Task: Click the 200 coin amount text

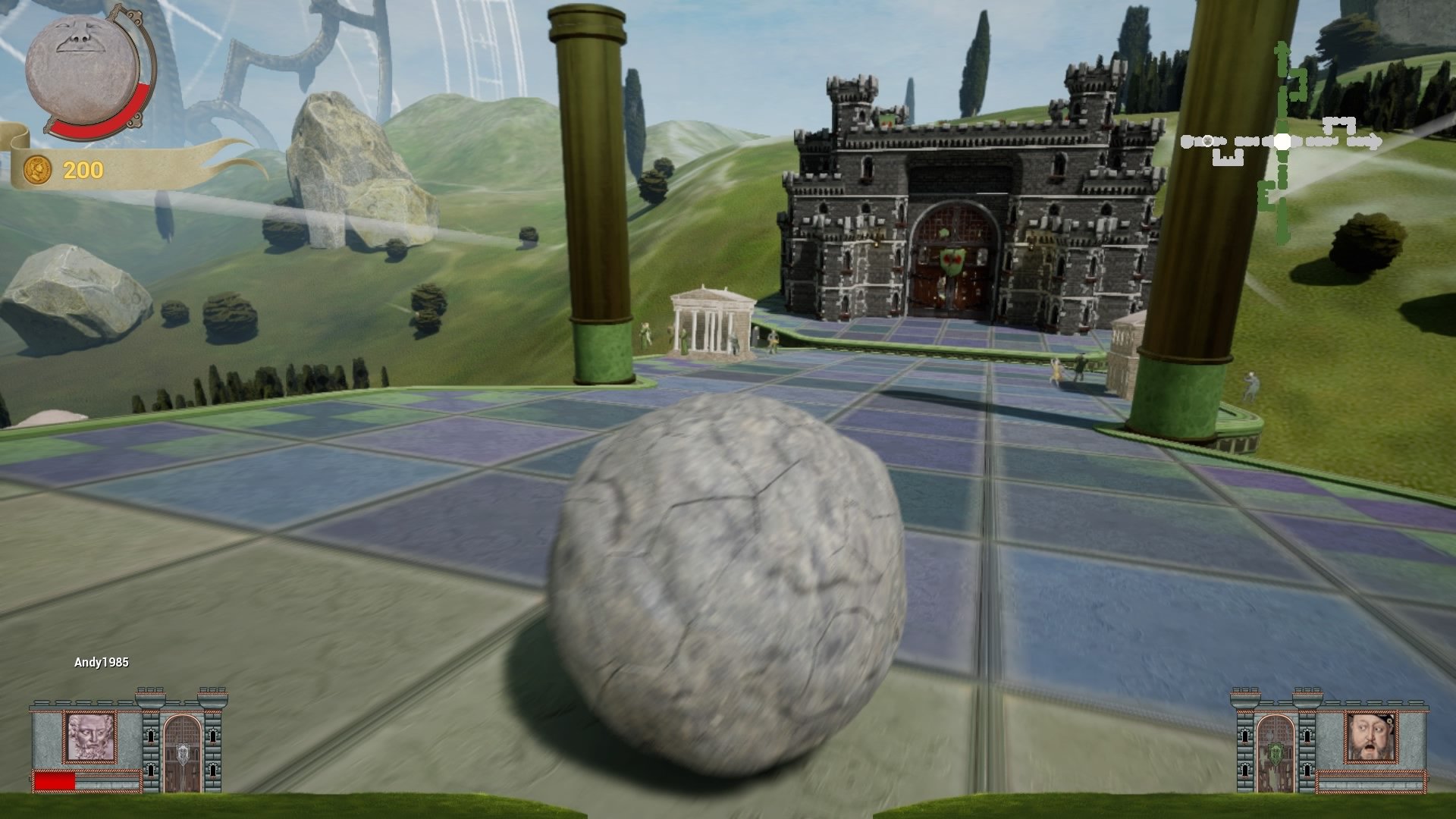Action: tap(83, 170)
